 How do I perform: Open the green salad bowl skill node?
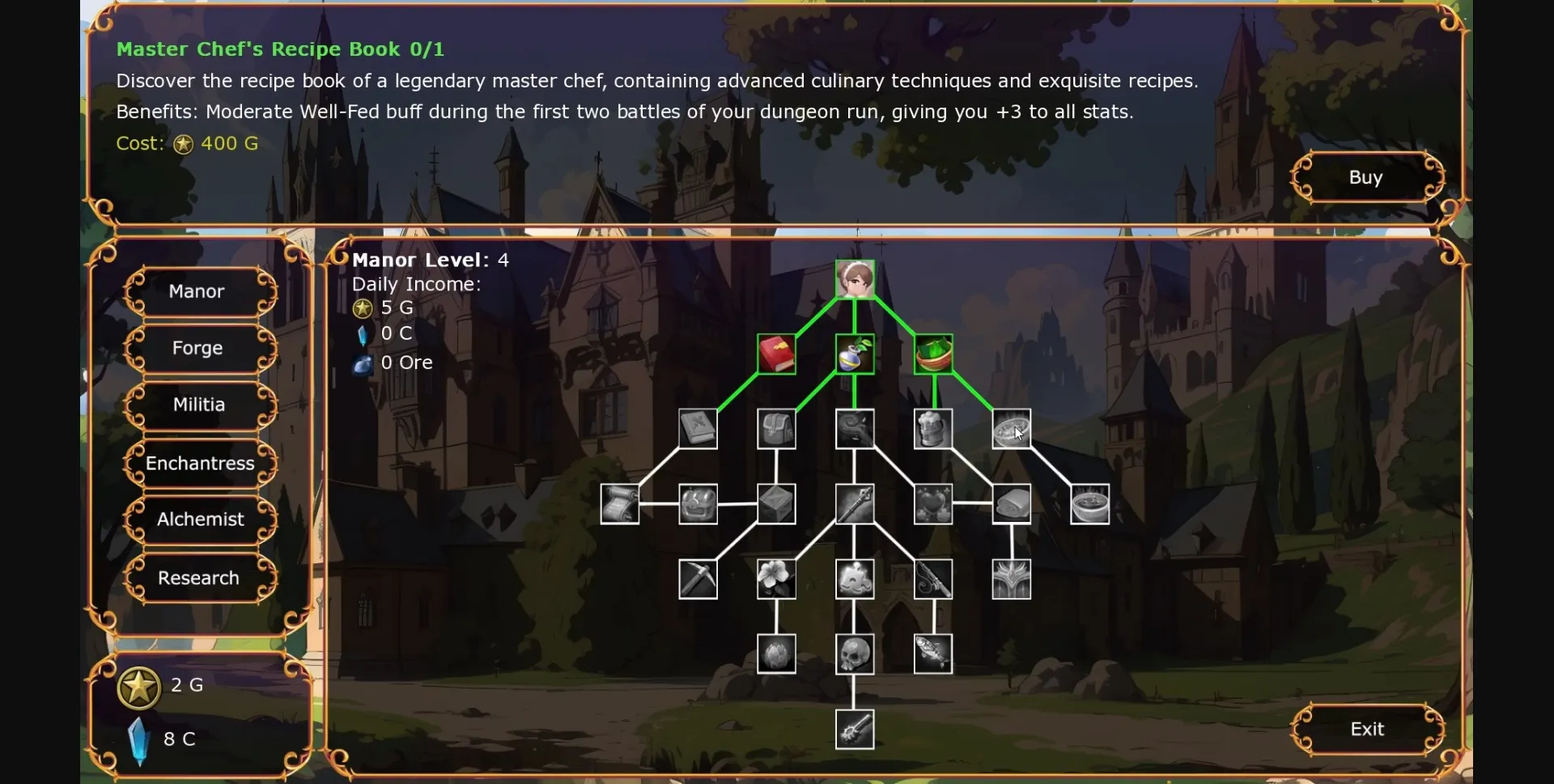(x=935, y=354)
